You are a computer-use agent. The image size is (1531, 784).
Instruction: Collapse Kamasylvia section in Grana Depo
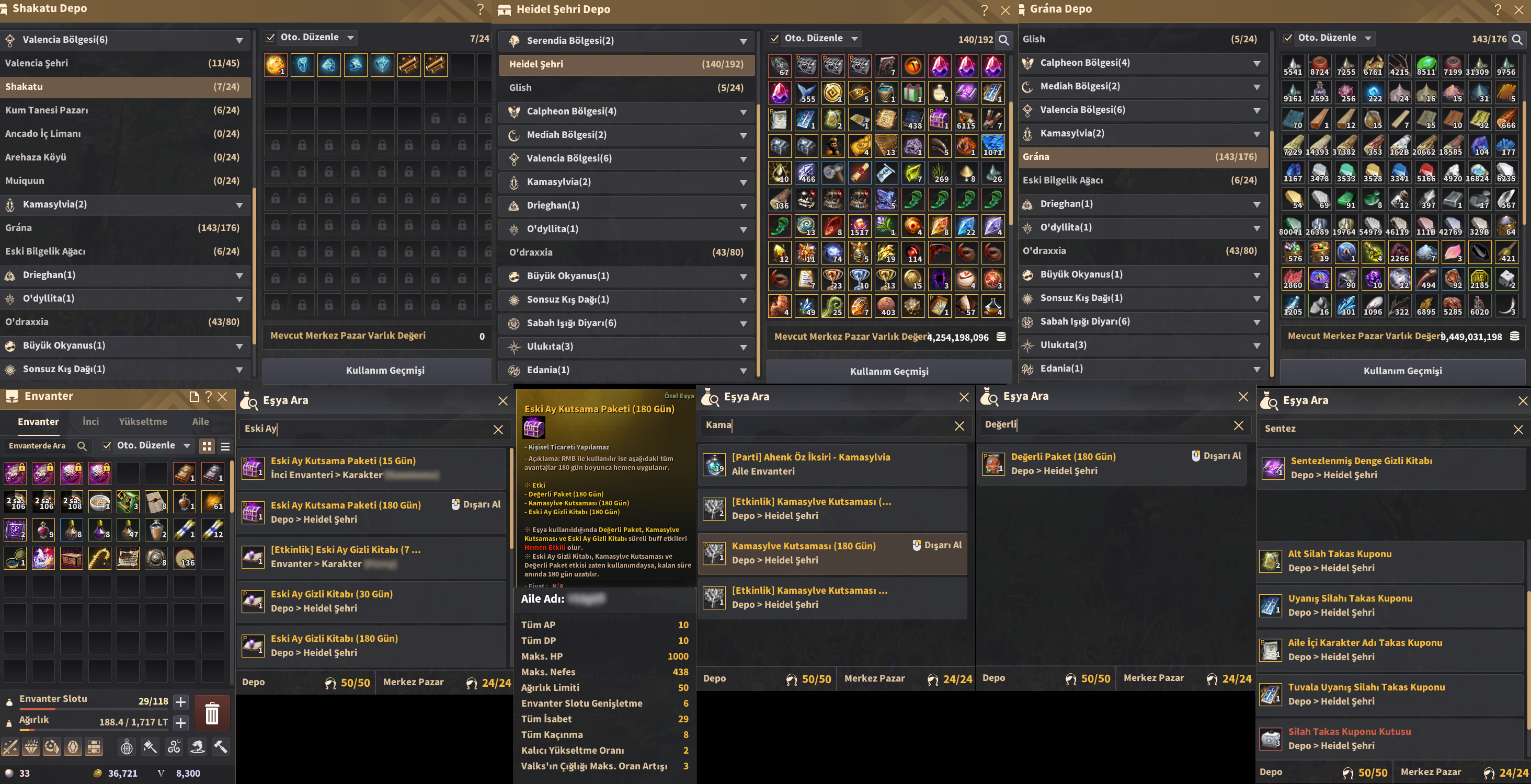coord(1258,134)
